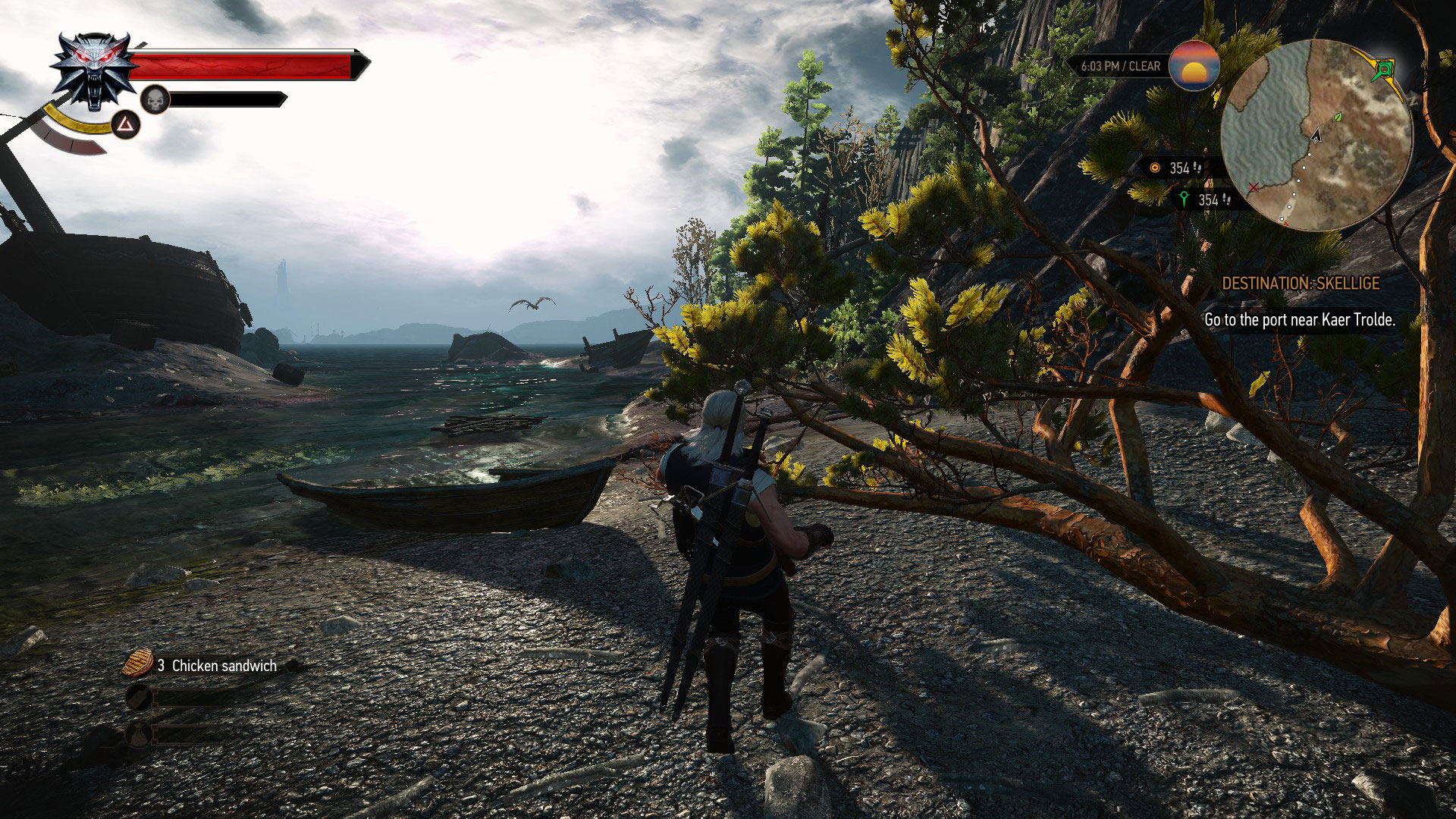Image resolution: width=1456 pixels, height=819 pixels.
Task: Open the Destination: Skellige quest tracker
Action: (x=1300, y=284)
